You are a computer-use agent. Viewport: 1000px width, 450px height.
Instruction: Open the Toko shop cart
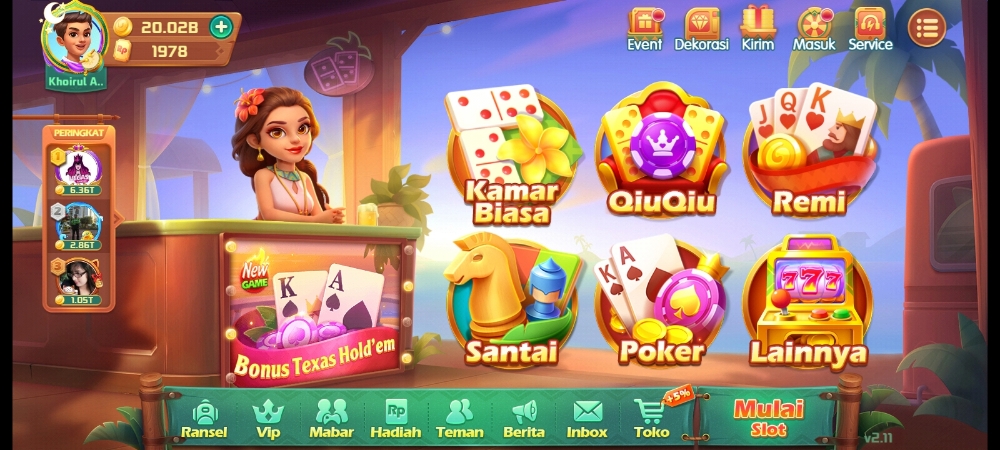coord(651,418)
